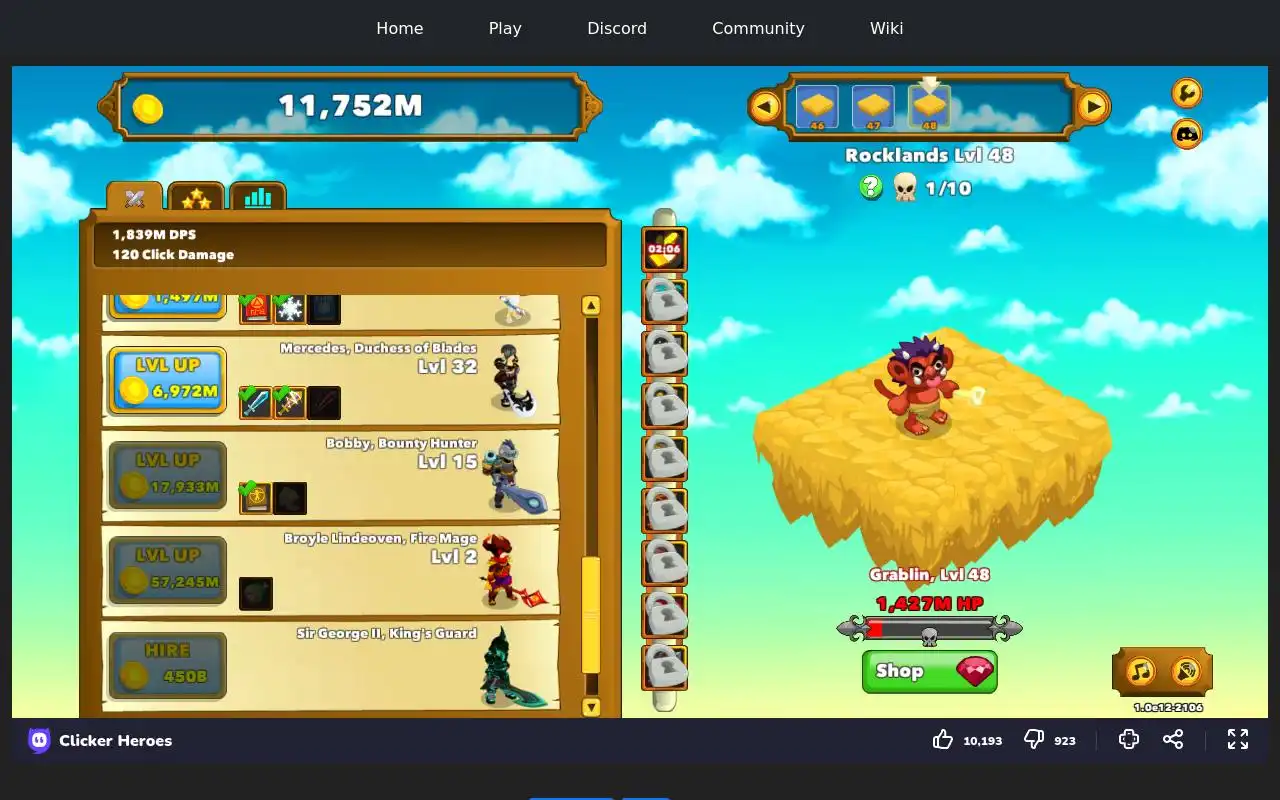Switch to the crossed swords heroes tab
This screenshot has width=1280, height=800.
[135, 198]
